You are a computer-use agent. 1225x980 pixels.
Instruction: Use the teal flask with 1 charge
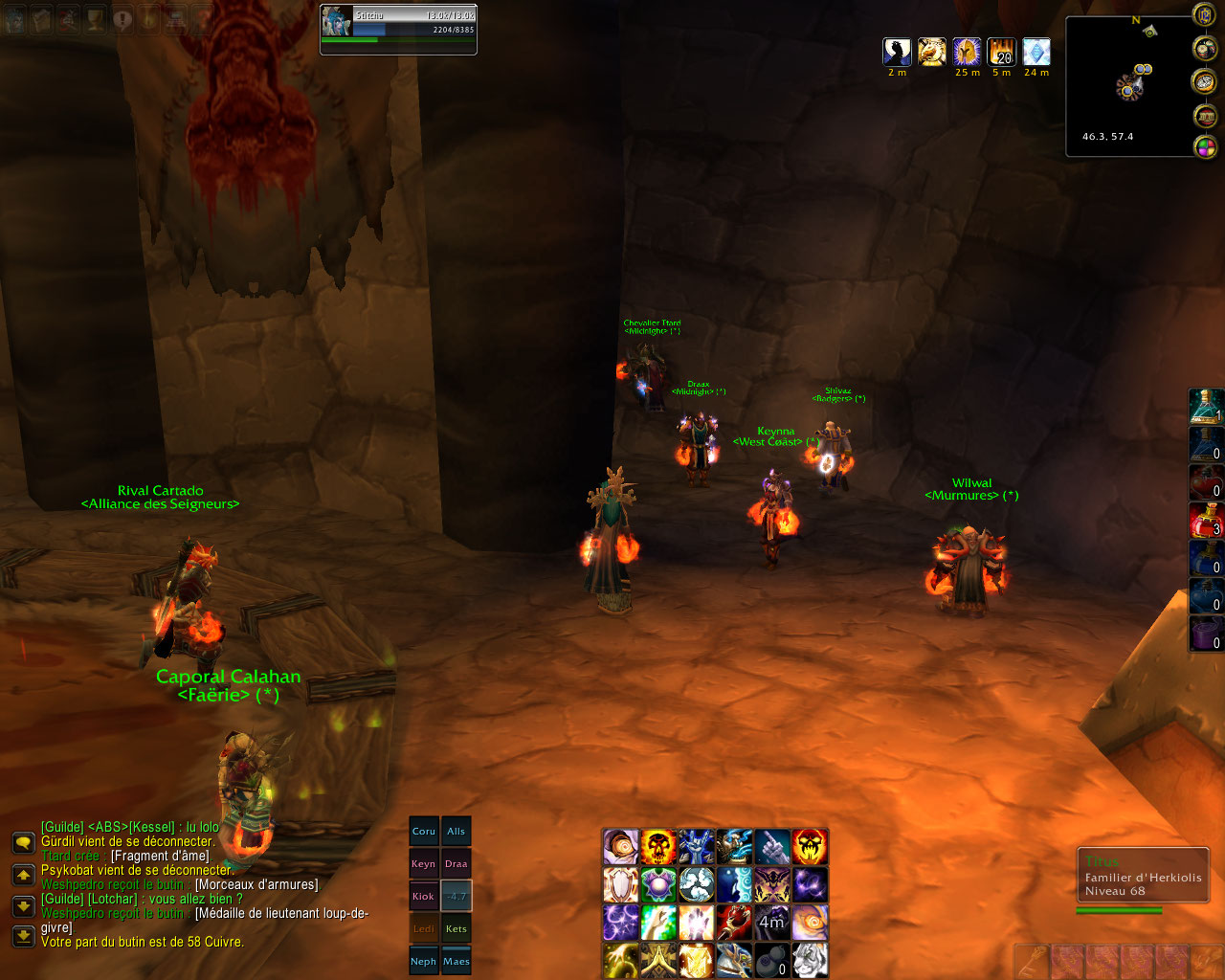coord(1205,407)
